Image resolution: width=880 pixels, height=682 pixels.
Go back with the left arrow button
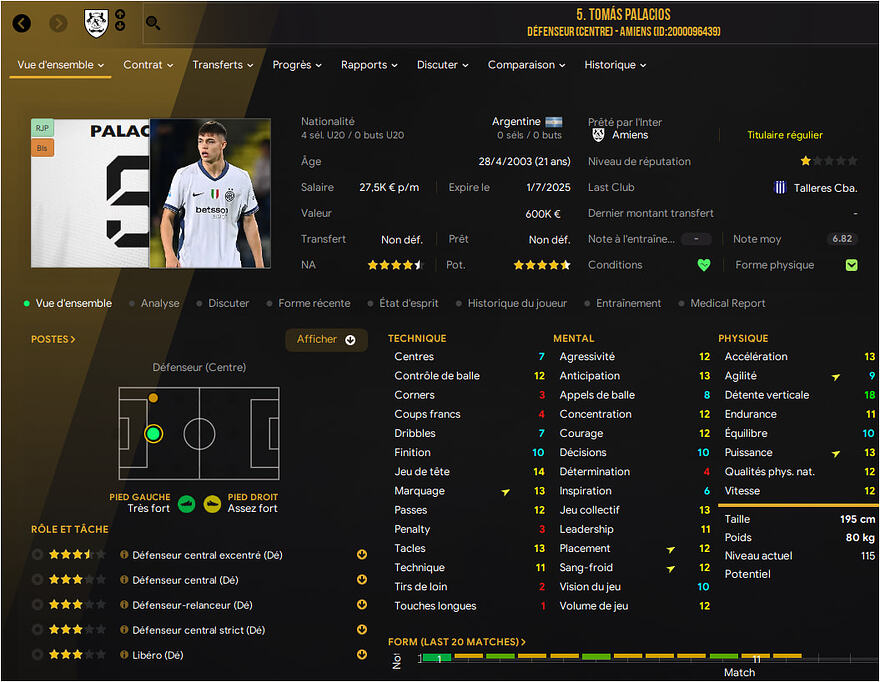(22, 23)
